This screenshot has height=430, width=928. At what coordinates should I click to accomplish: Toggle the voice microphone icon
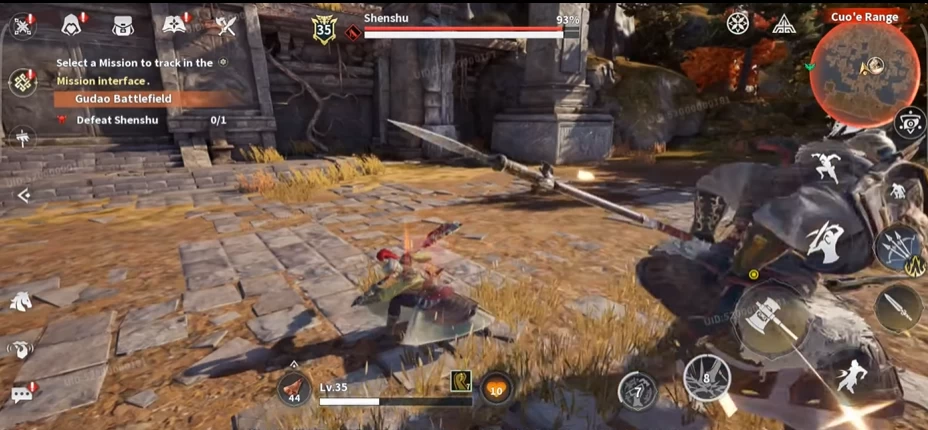coord(21,348)
